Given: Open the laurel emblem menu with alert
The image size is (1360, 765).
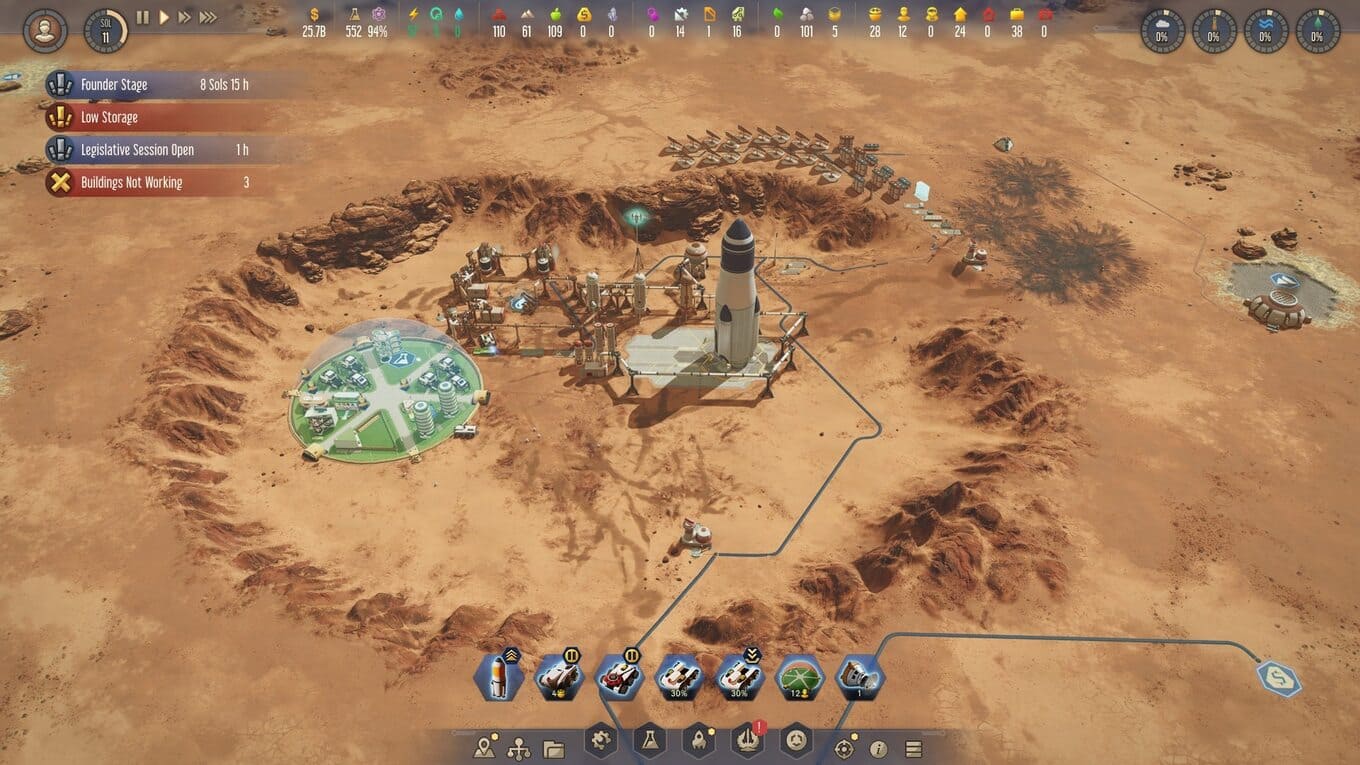Looking at the screenshot, I should tap(748, 741).
